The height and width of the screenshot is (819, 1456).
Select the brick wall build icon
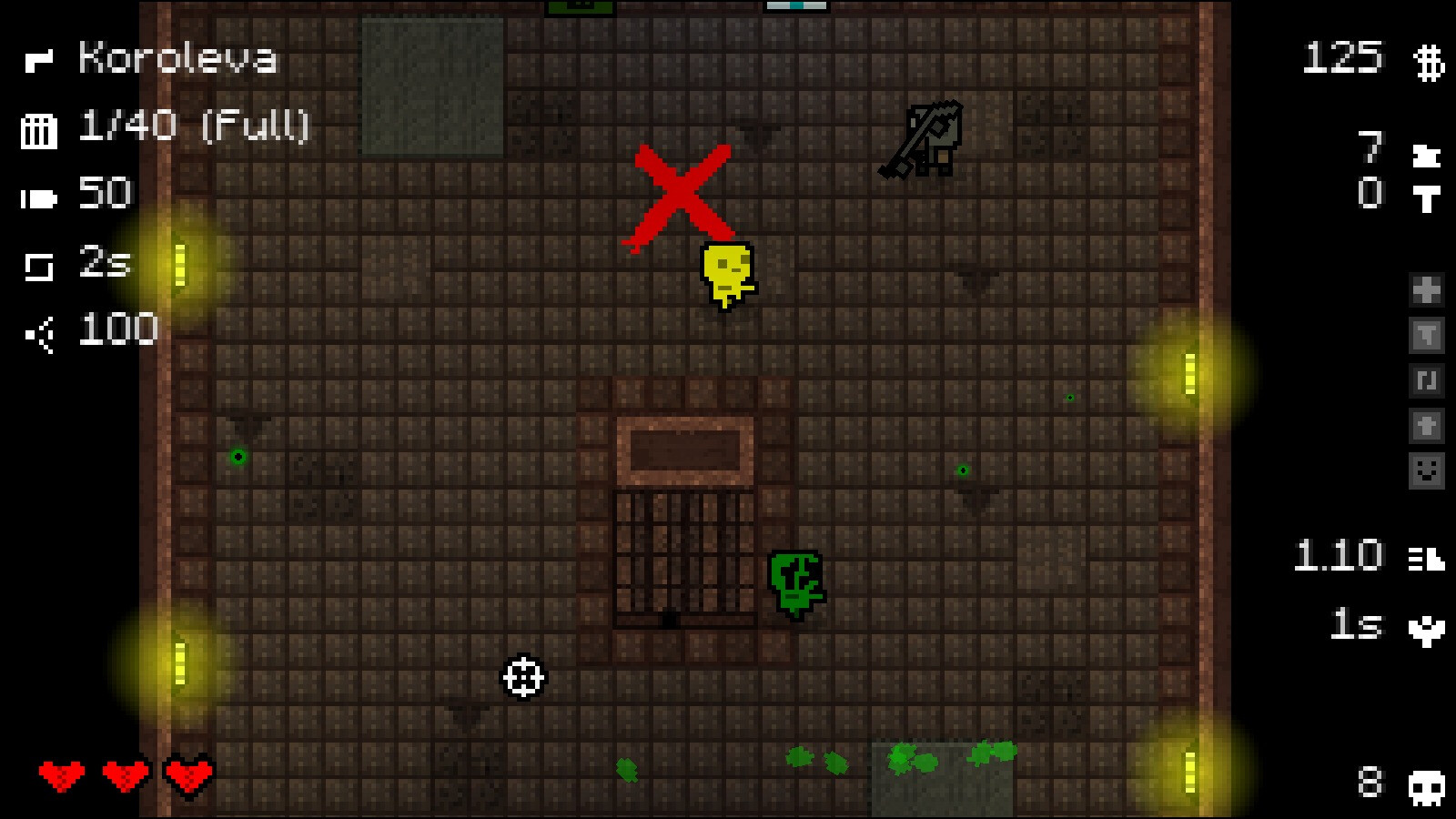tap(1427, 380)
